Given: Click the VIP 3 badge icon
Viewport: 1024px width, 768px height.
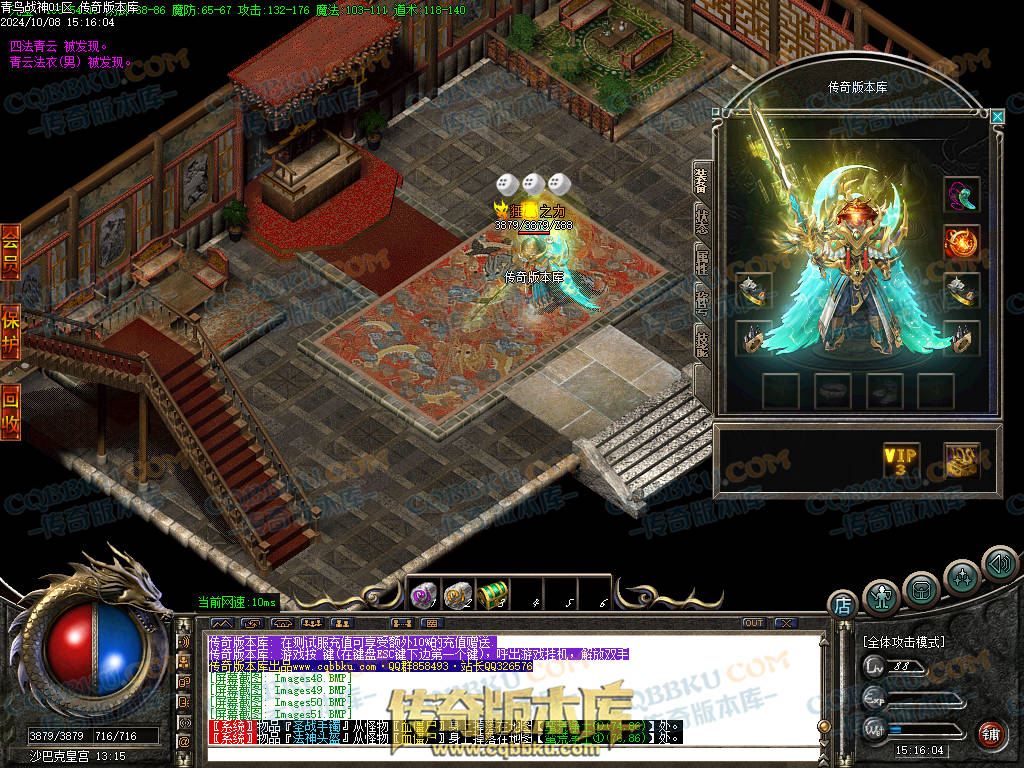Looking at the screenshot, I should (901, 460).
